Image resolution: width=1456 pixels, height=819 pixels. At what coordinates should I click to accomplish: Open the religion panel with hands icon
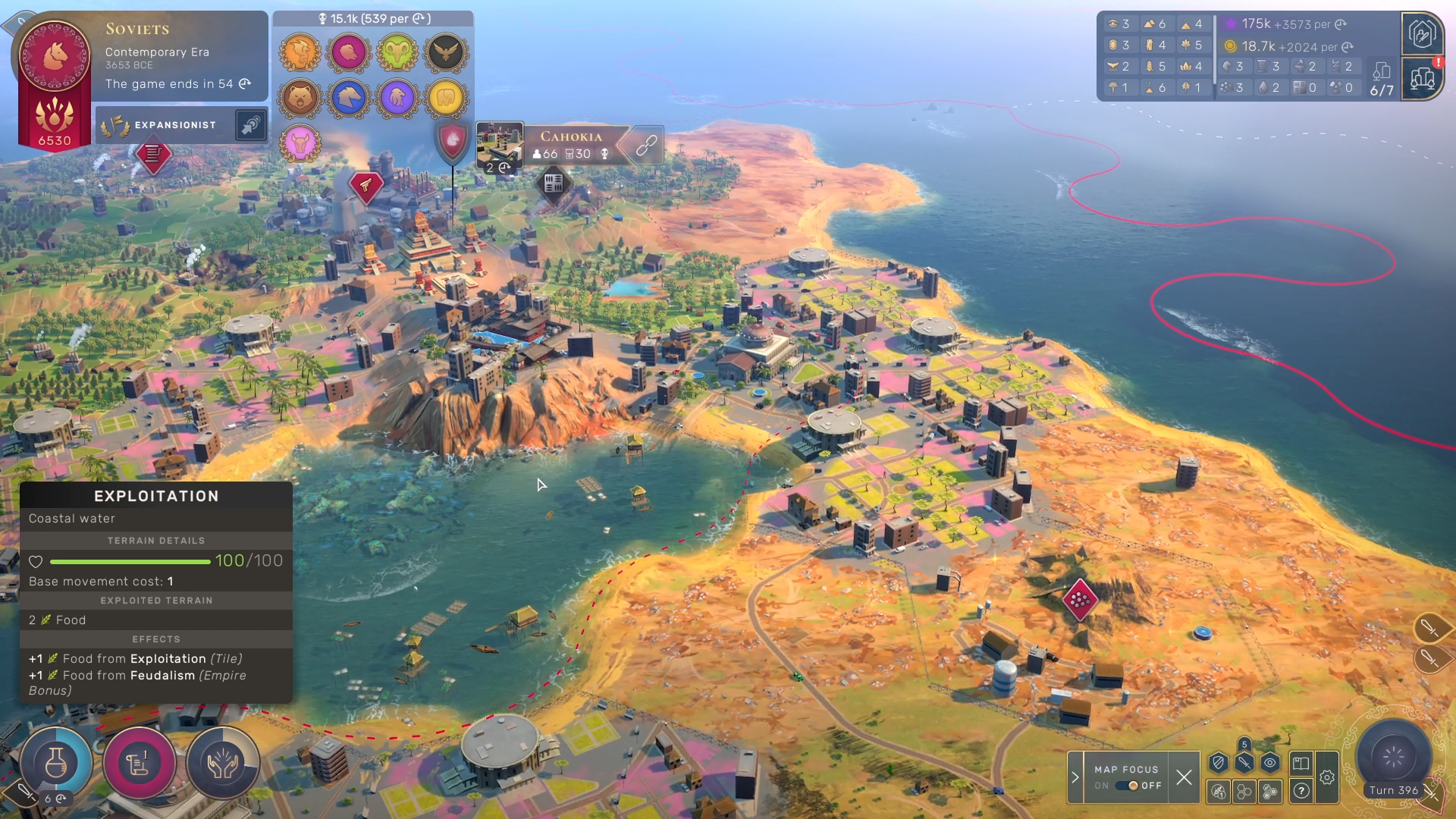tap(222, 764)
